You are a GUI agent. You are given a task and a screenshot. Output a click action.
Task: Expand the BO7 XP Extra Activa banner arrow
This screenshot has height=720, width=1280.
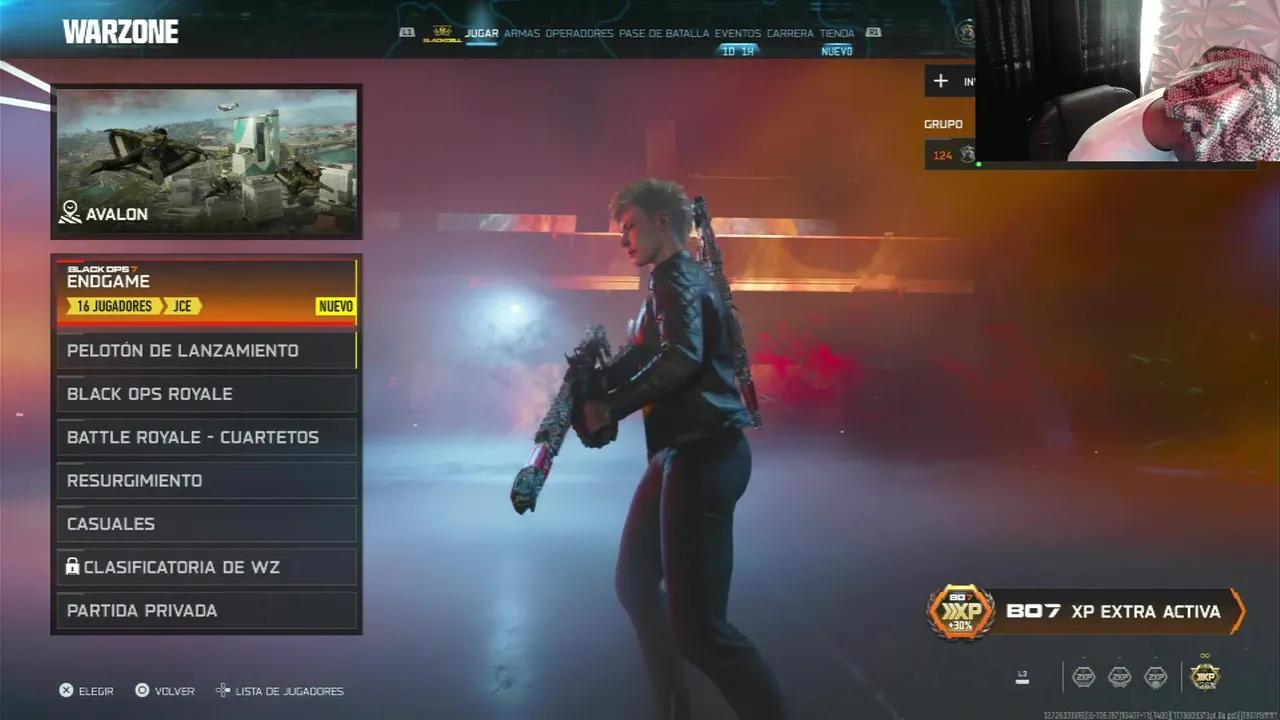coord(1238,611)
